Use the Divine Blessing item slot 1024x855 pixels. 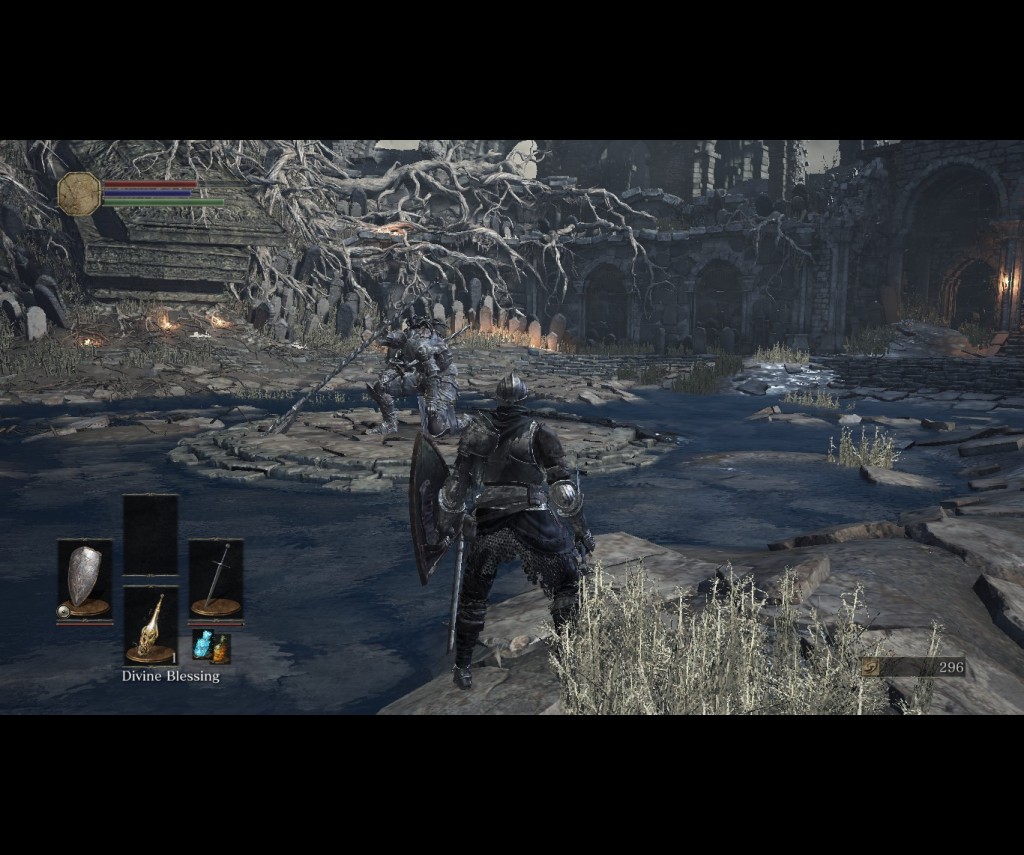coord(150,626)
